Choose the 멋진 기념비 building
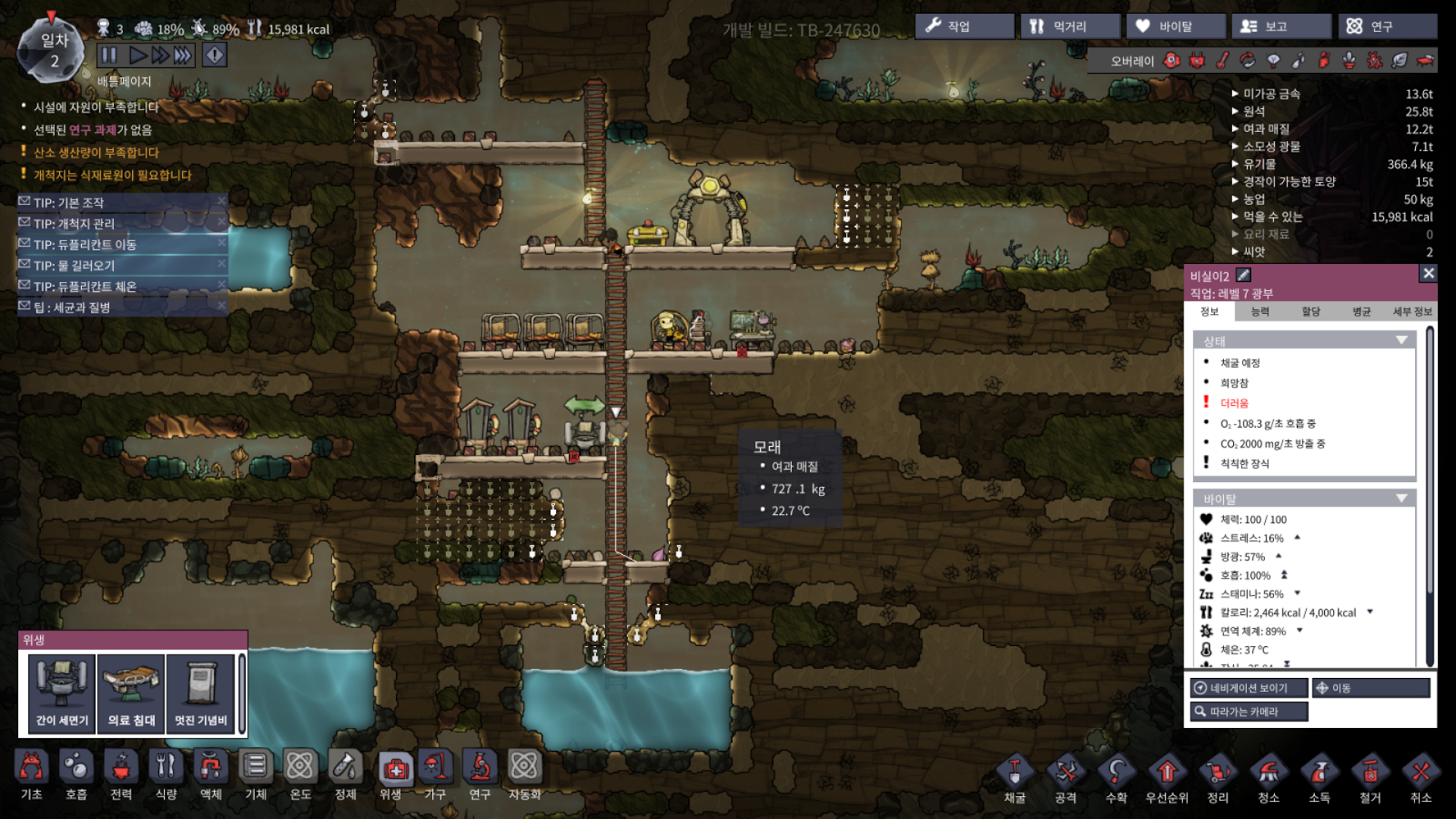 tap(201, 693)
